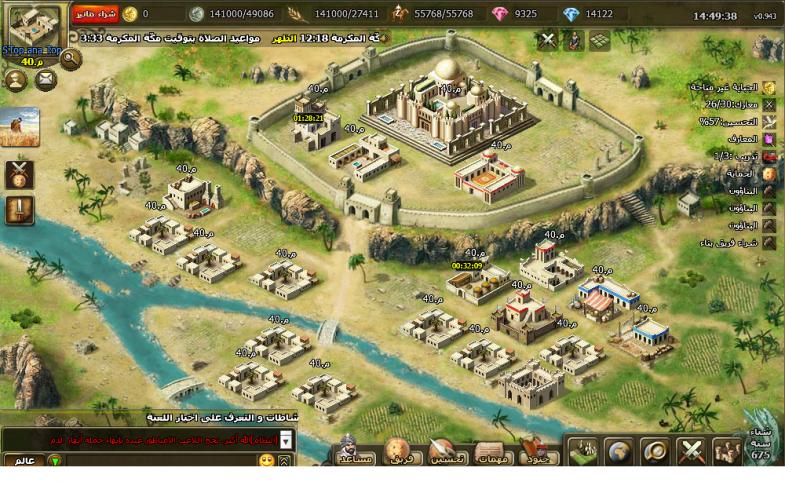Click the sword scroll icon on left
This screenshot has height=482, width=785.
(x=20, y=210)
